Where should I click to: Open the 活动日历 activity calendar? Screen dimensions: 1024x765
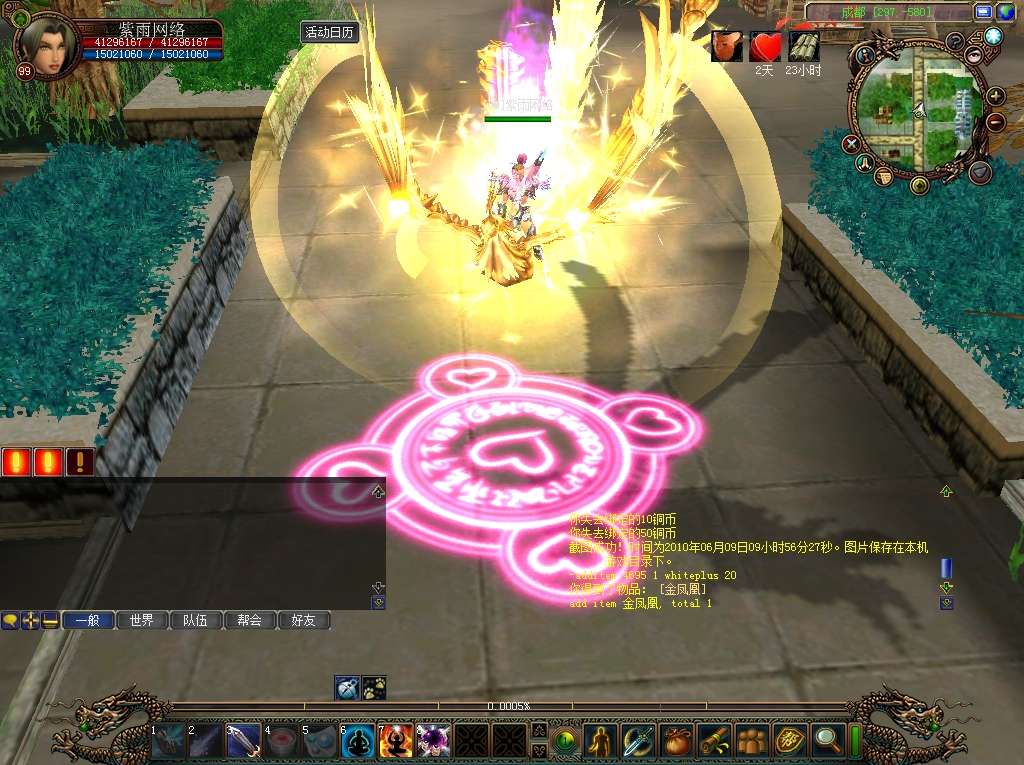click(x=329, y=32)
